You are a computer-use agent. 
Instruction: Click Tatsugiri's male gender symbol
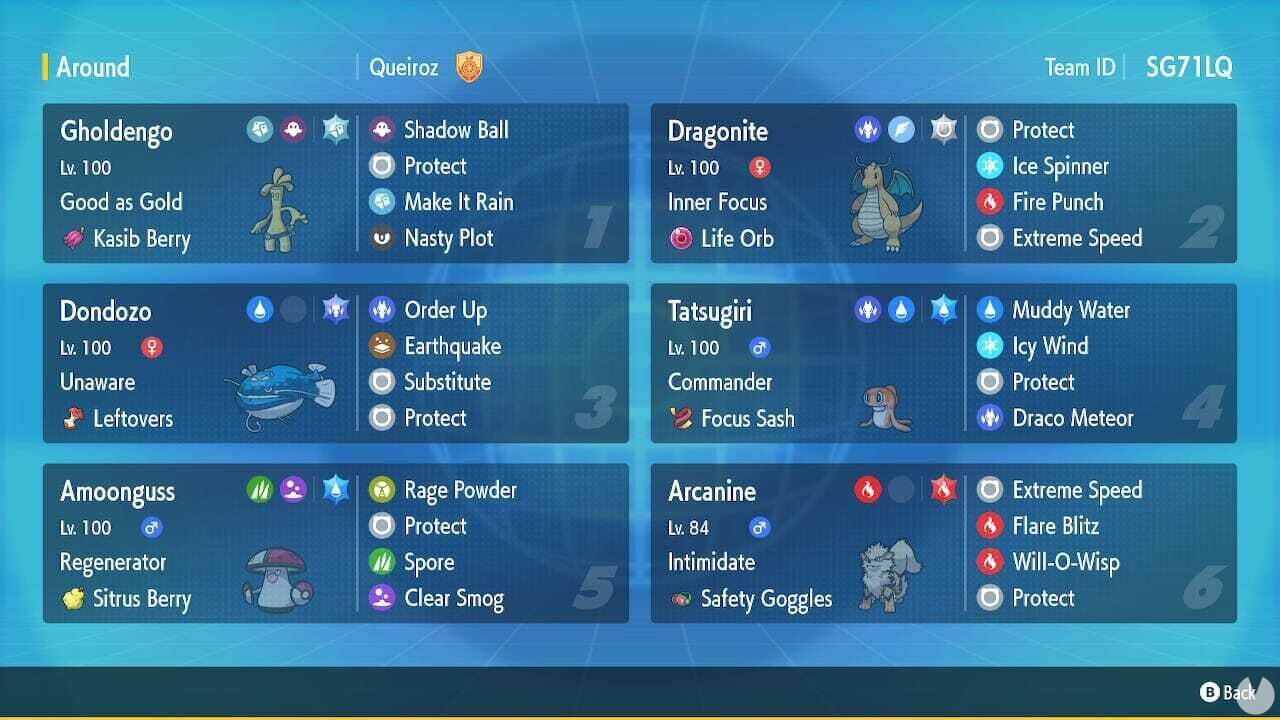(x=760, y=348)
